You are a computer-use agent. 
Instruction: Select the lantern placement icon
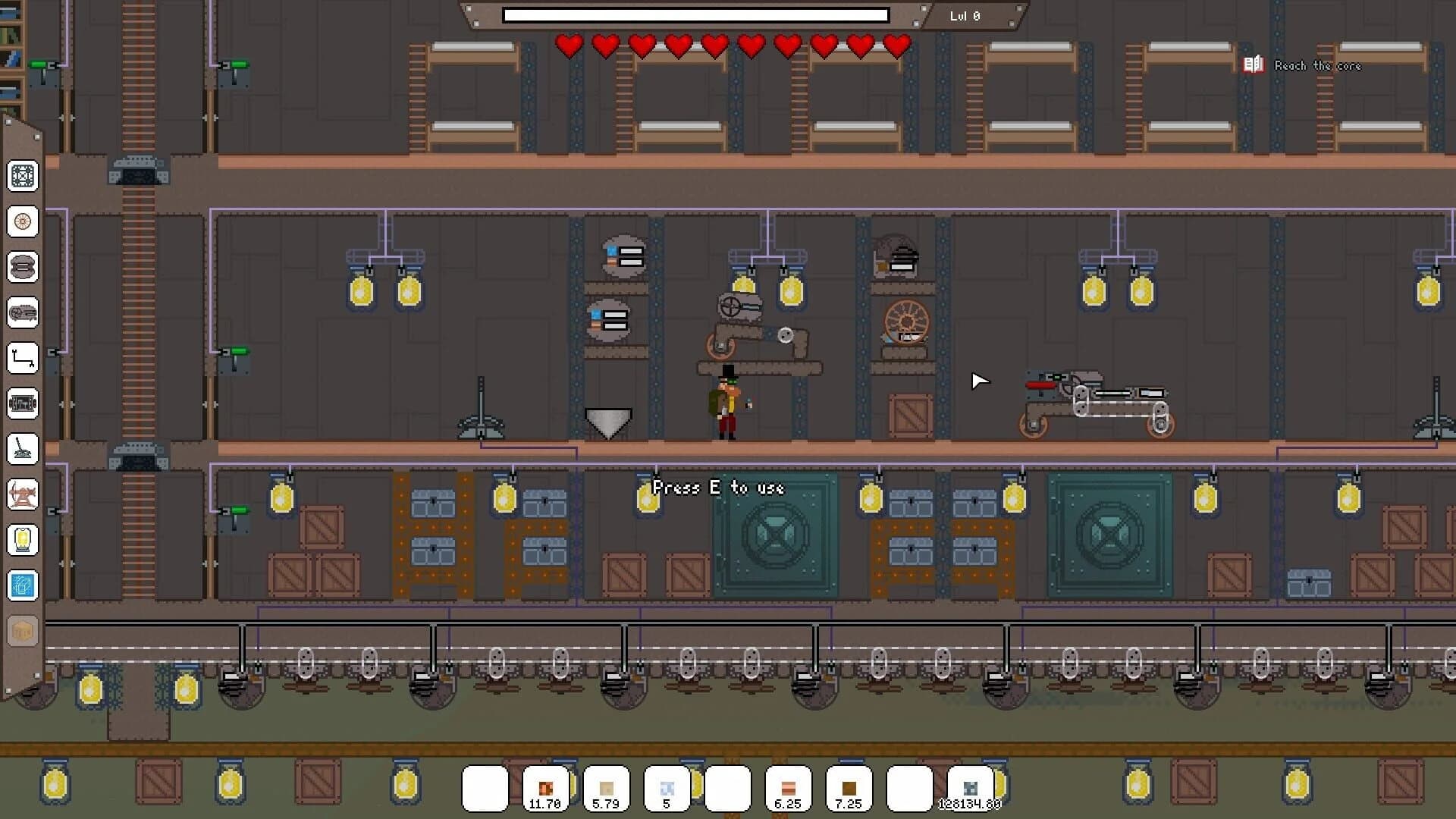[x=23, y=540]
